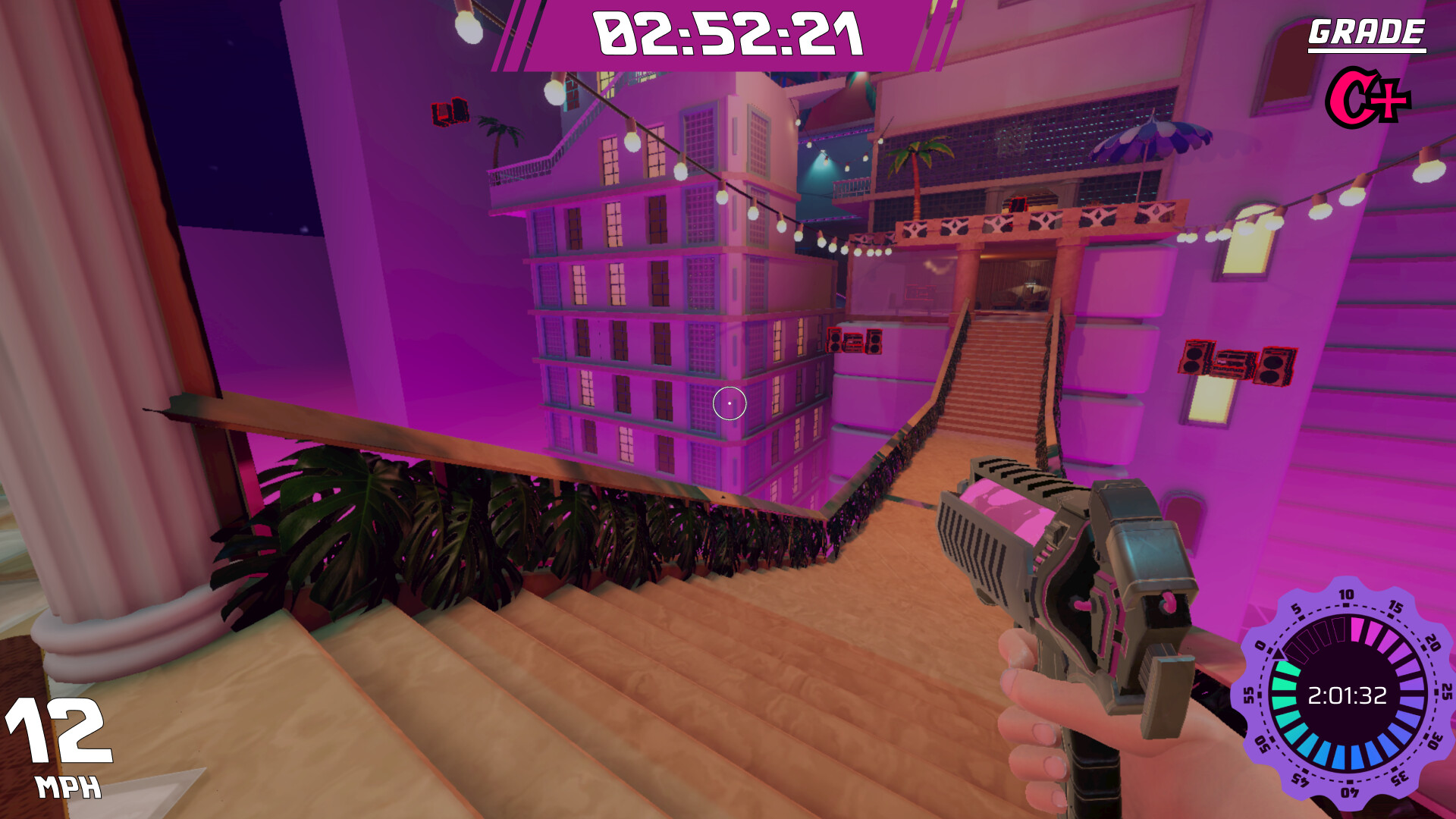
Task: Click the boombox above the balcony archway
Action: pos(1020,203)
